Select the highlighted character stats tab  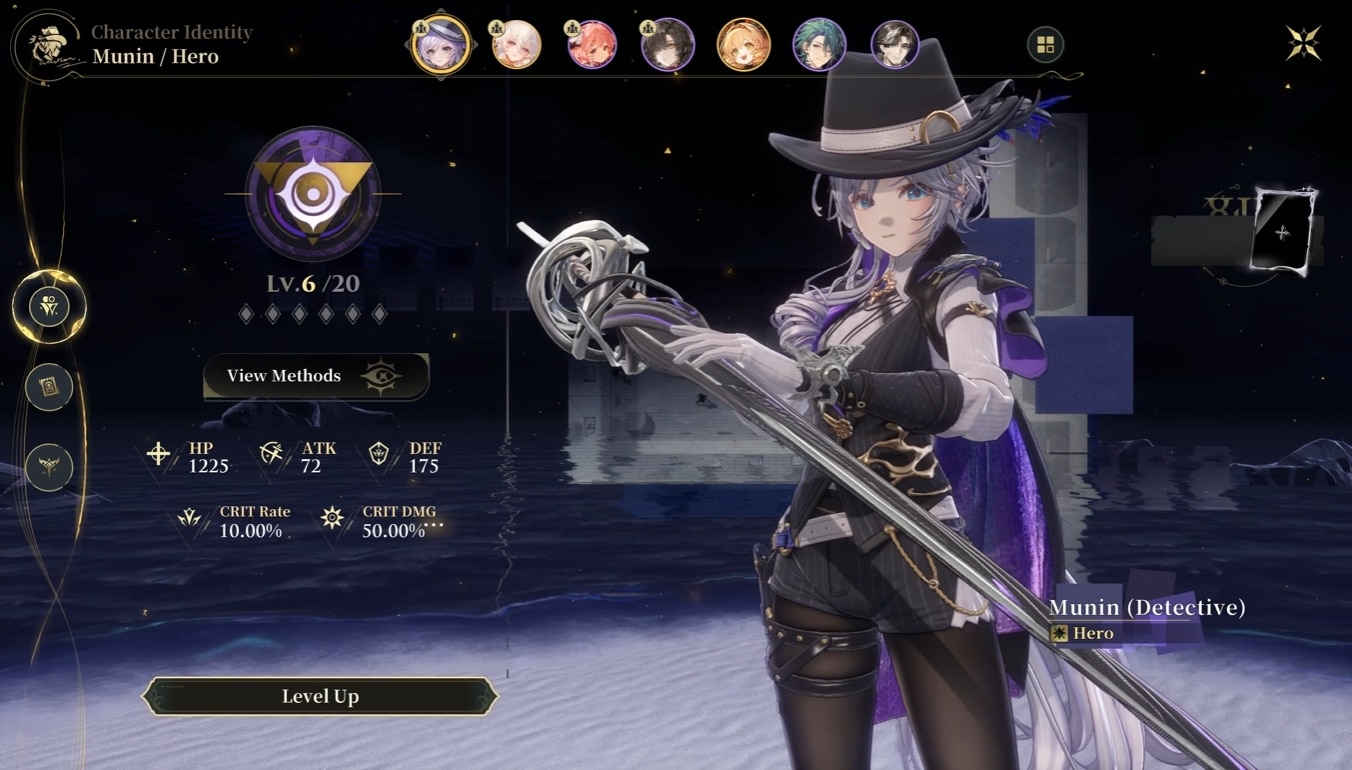49,306
